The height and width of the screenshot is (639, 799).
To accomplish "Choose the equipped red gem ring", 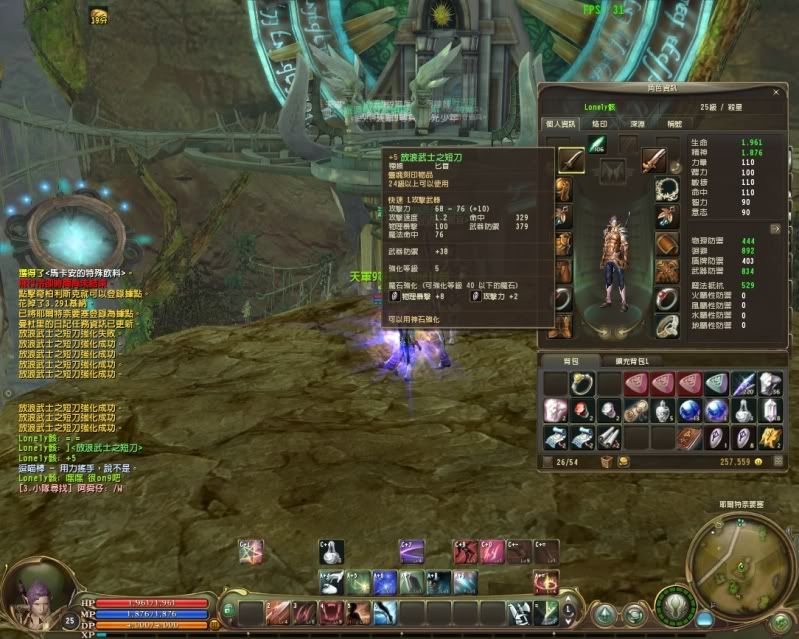I will pos(667,298).
